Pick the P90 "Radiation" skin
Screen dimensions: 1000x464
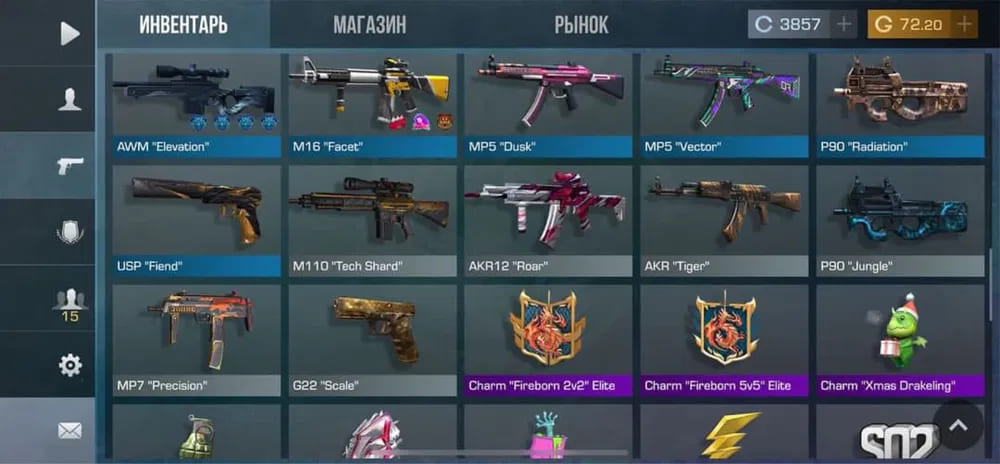pyautogui.click(x=899, y=105)
